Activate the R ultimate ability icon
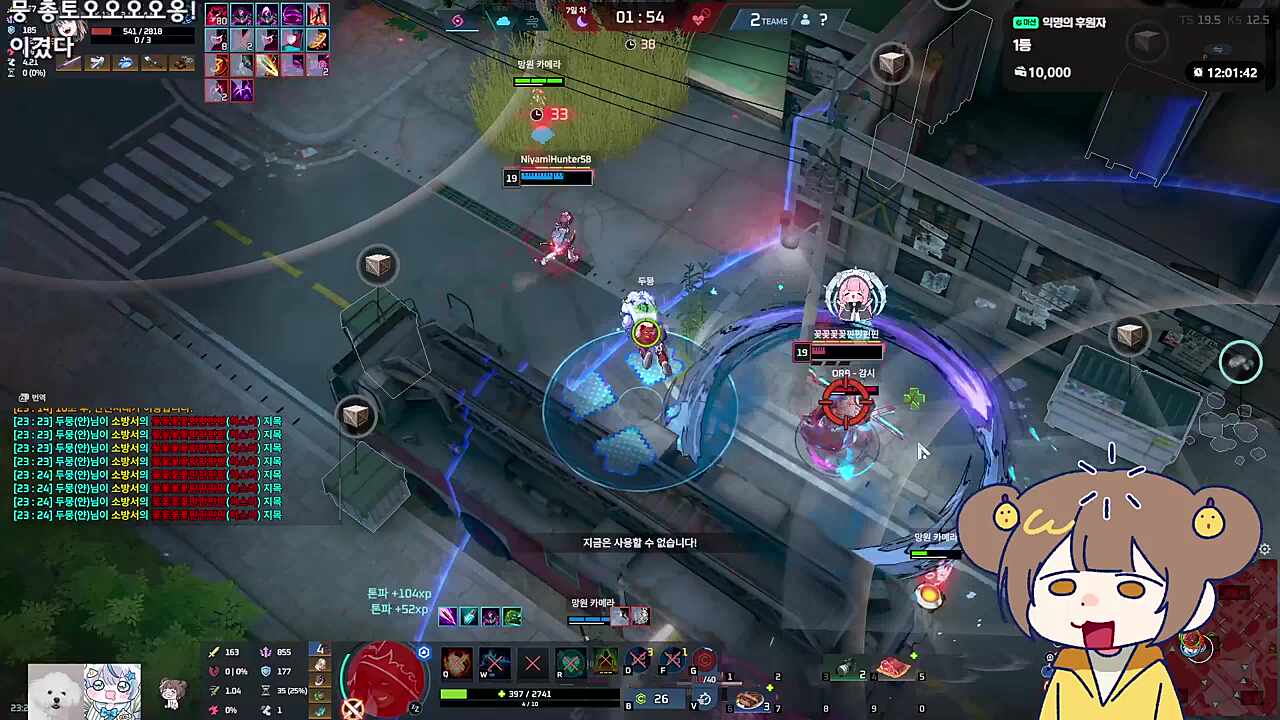The image size is (1280, 720). (x=569, y=662)
